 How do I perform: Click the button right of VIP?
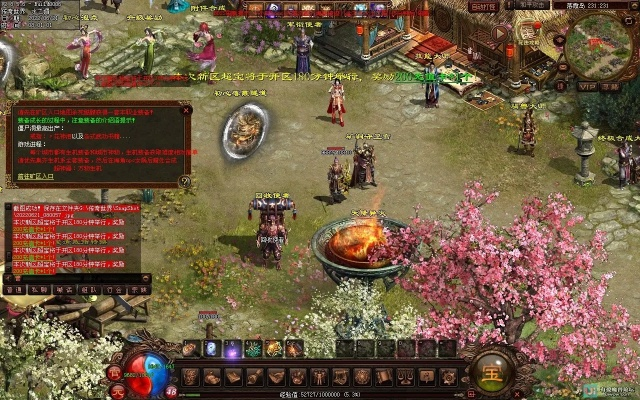610,87
